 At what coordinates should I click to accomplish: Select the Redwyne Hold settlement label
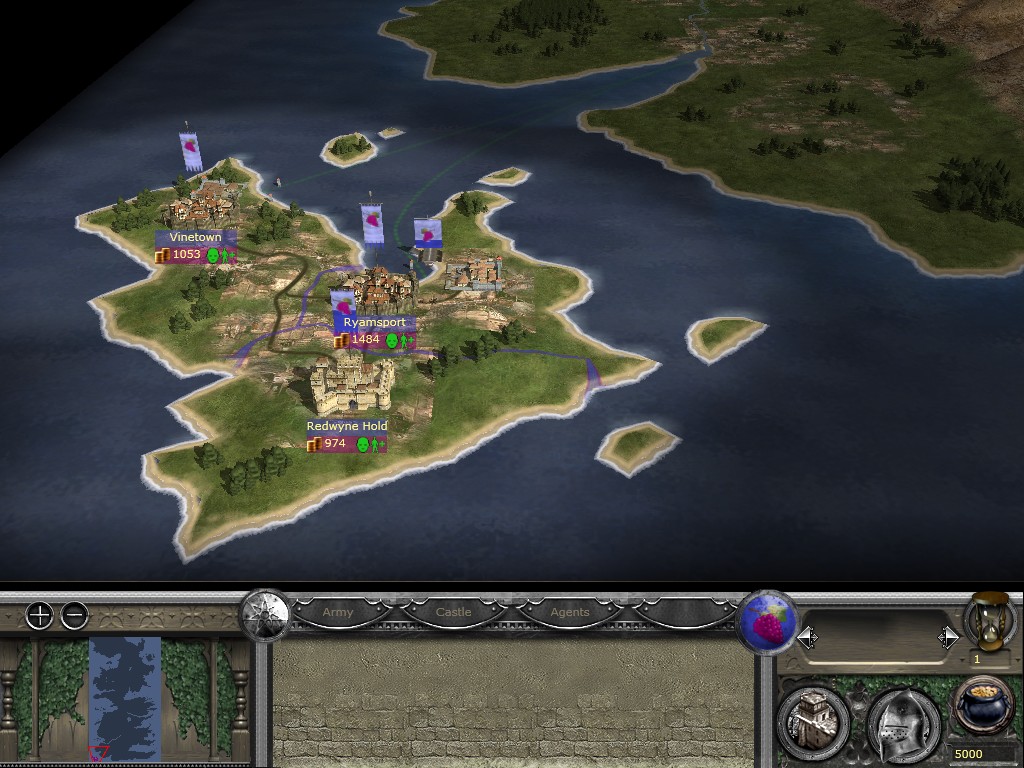(x=347, y=426)
